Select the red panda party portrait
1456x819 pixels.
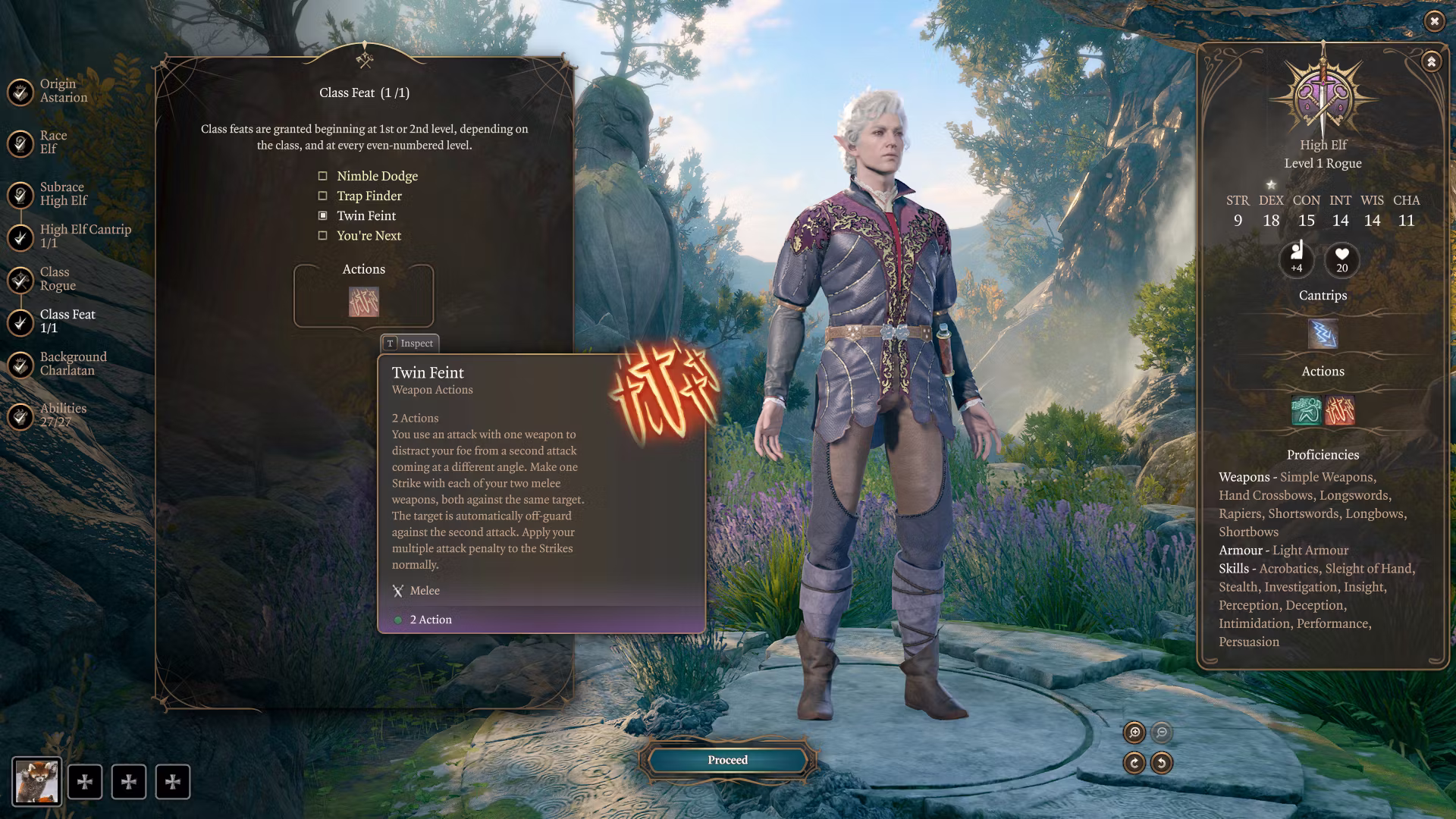(36, 782)
